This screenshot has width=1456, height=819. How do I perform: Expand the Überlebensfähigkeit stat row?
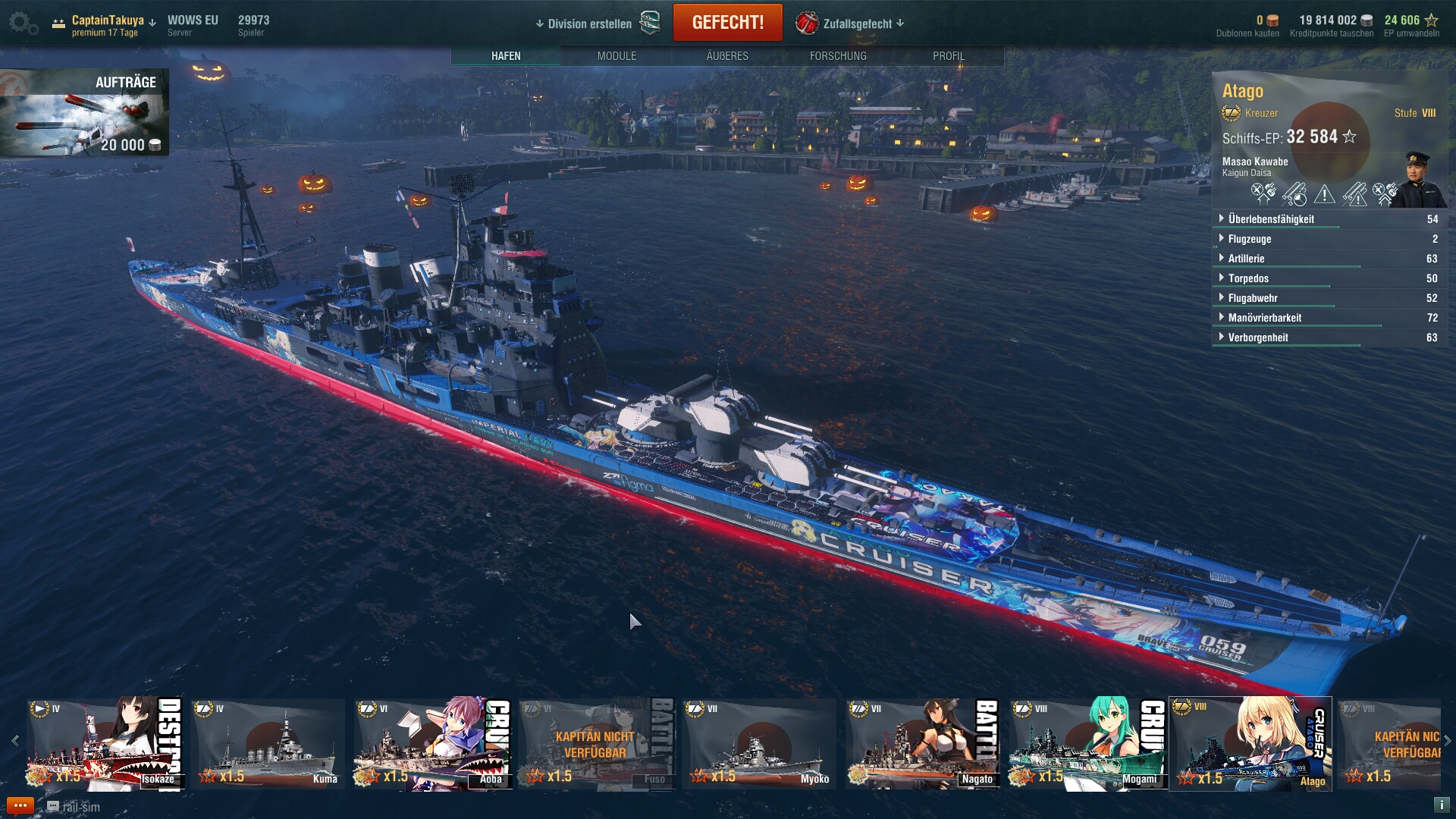(x=1271, y=219)
